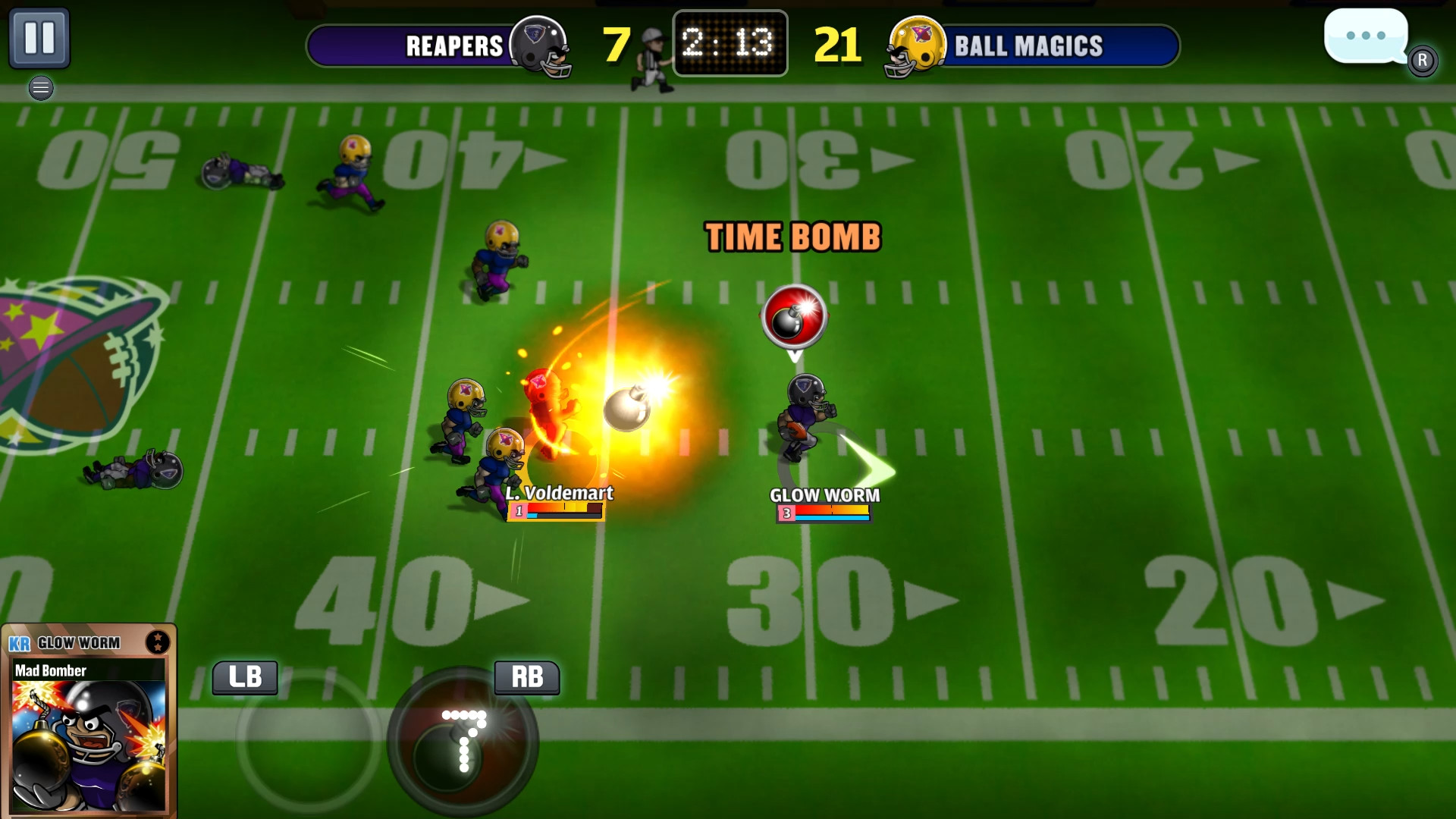Open the hamburger menu below the pause button

(41, 88)
